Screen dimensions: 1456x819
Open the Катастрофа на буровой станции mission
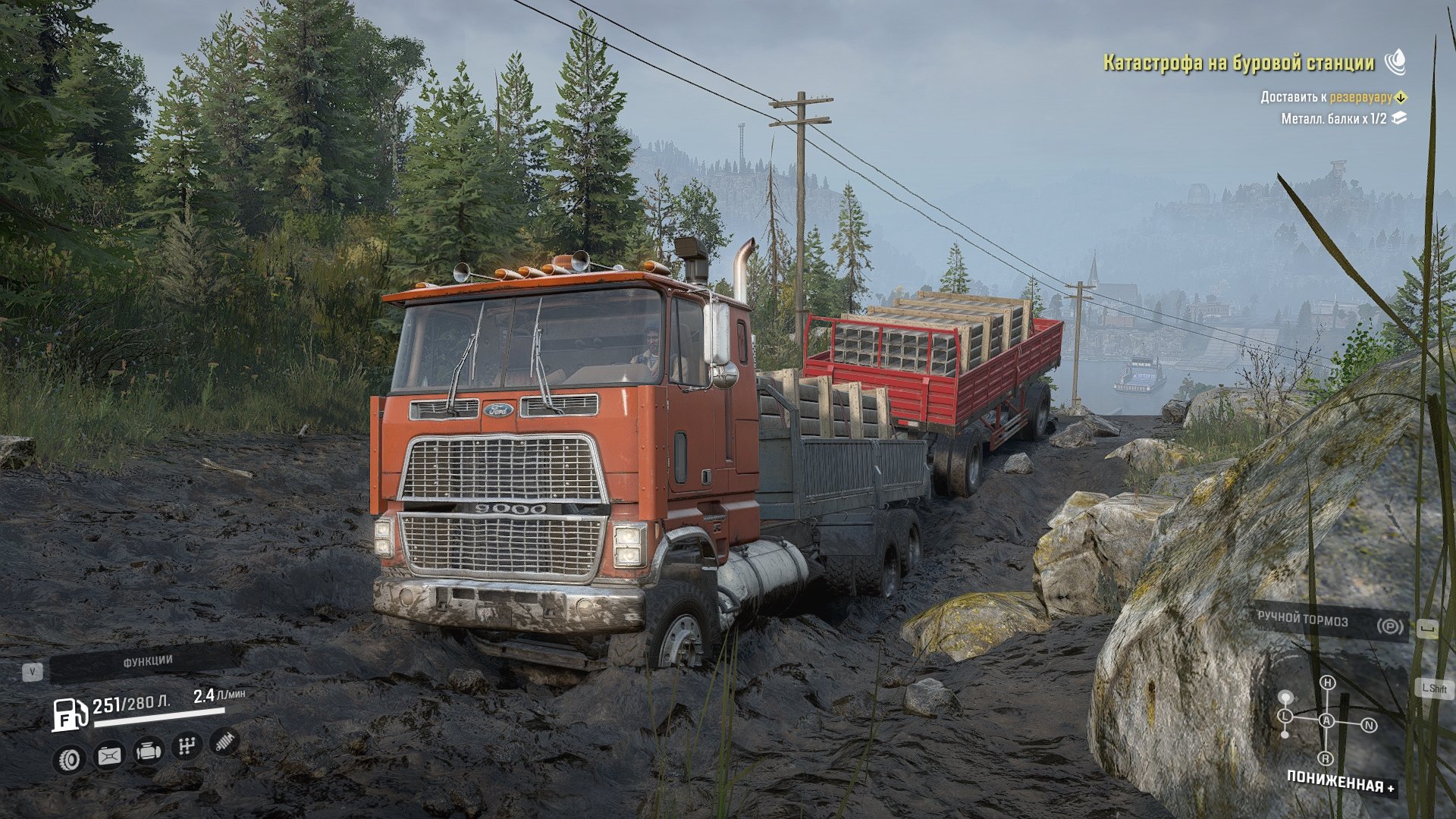pyautogui.click(x=1238, y=63)
